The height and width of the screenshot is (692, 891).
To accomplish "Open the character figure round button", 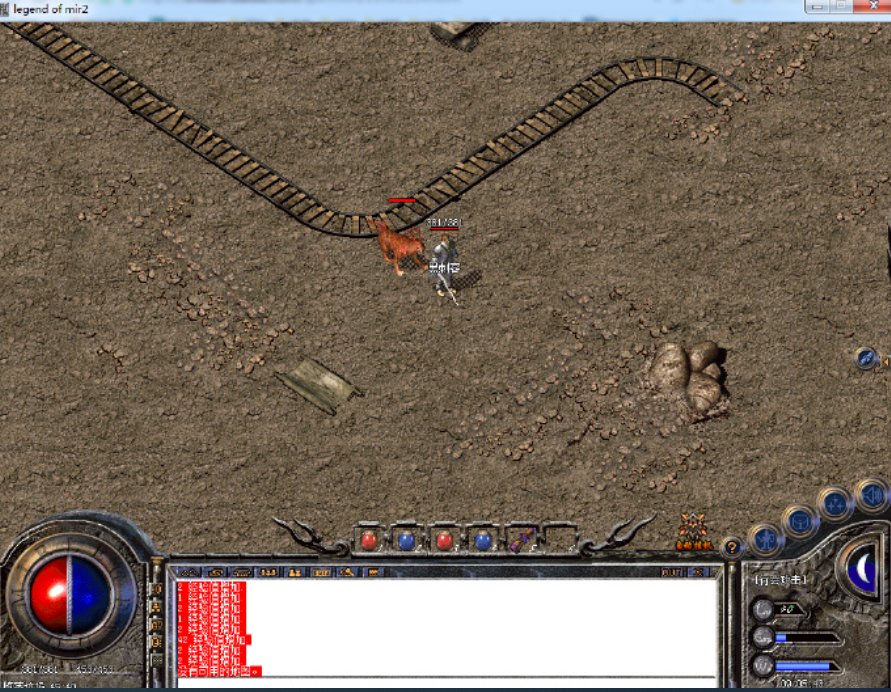I will (765, 540).
